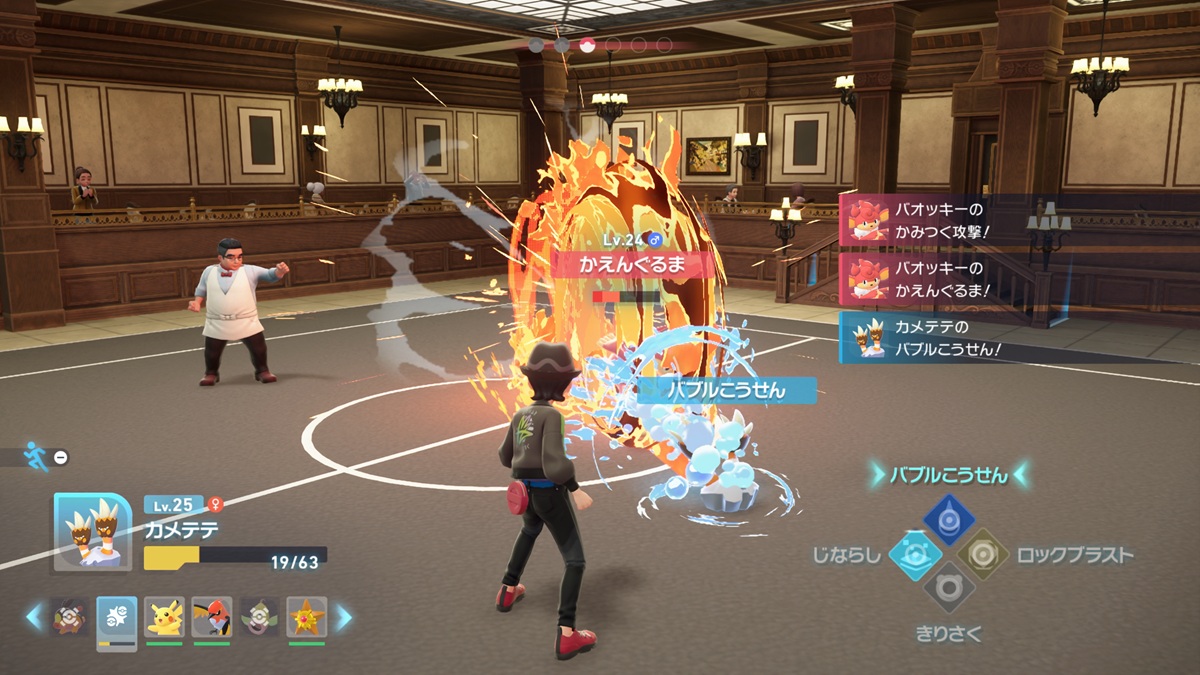Click the party bar left arrow
Image resolution: width=1200 pixels, height=675 pixels.
click(x=35, y=617)
